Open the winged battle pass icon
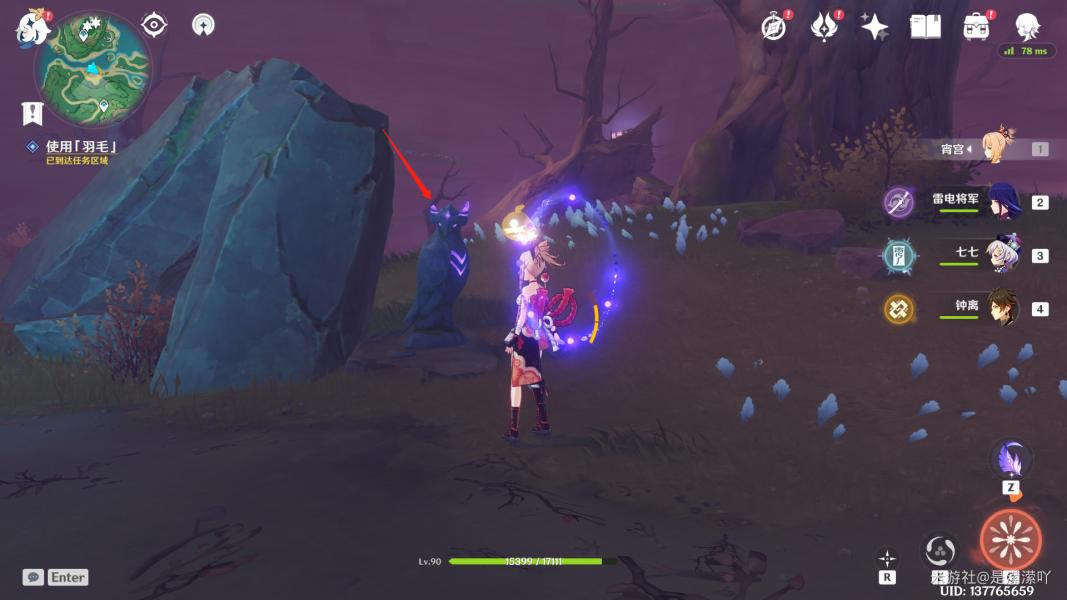 pyautogui.click(x=824, y=27)
